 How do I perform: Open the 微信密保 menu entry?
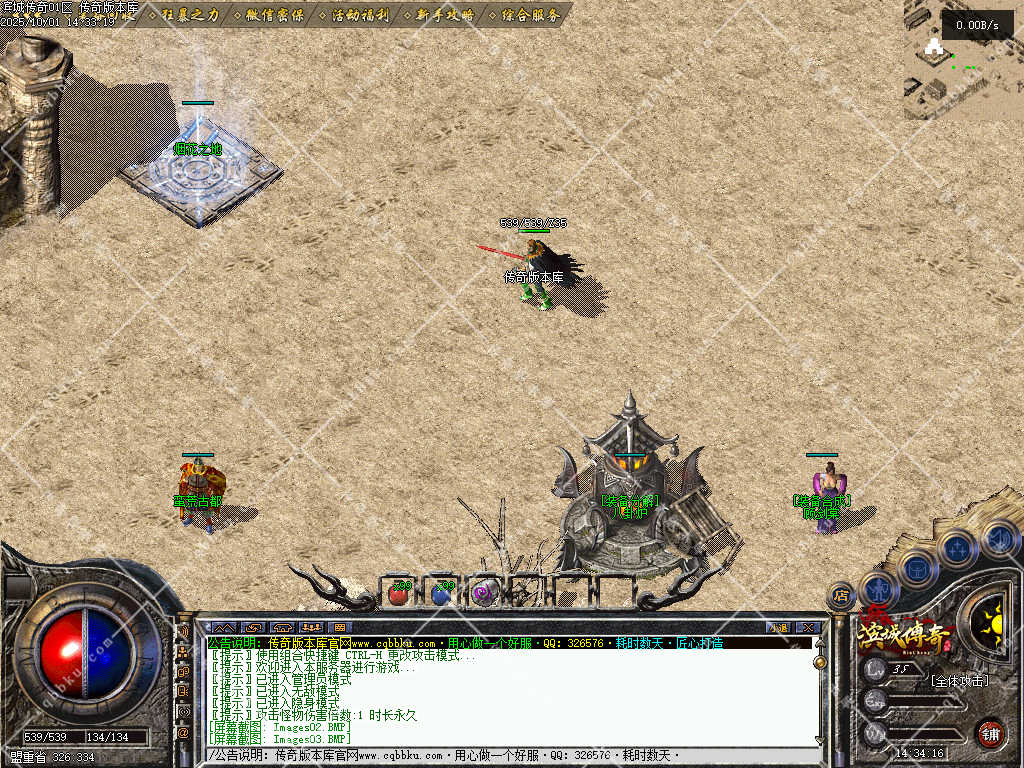(274, 15)
